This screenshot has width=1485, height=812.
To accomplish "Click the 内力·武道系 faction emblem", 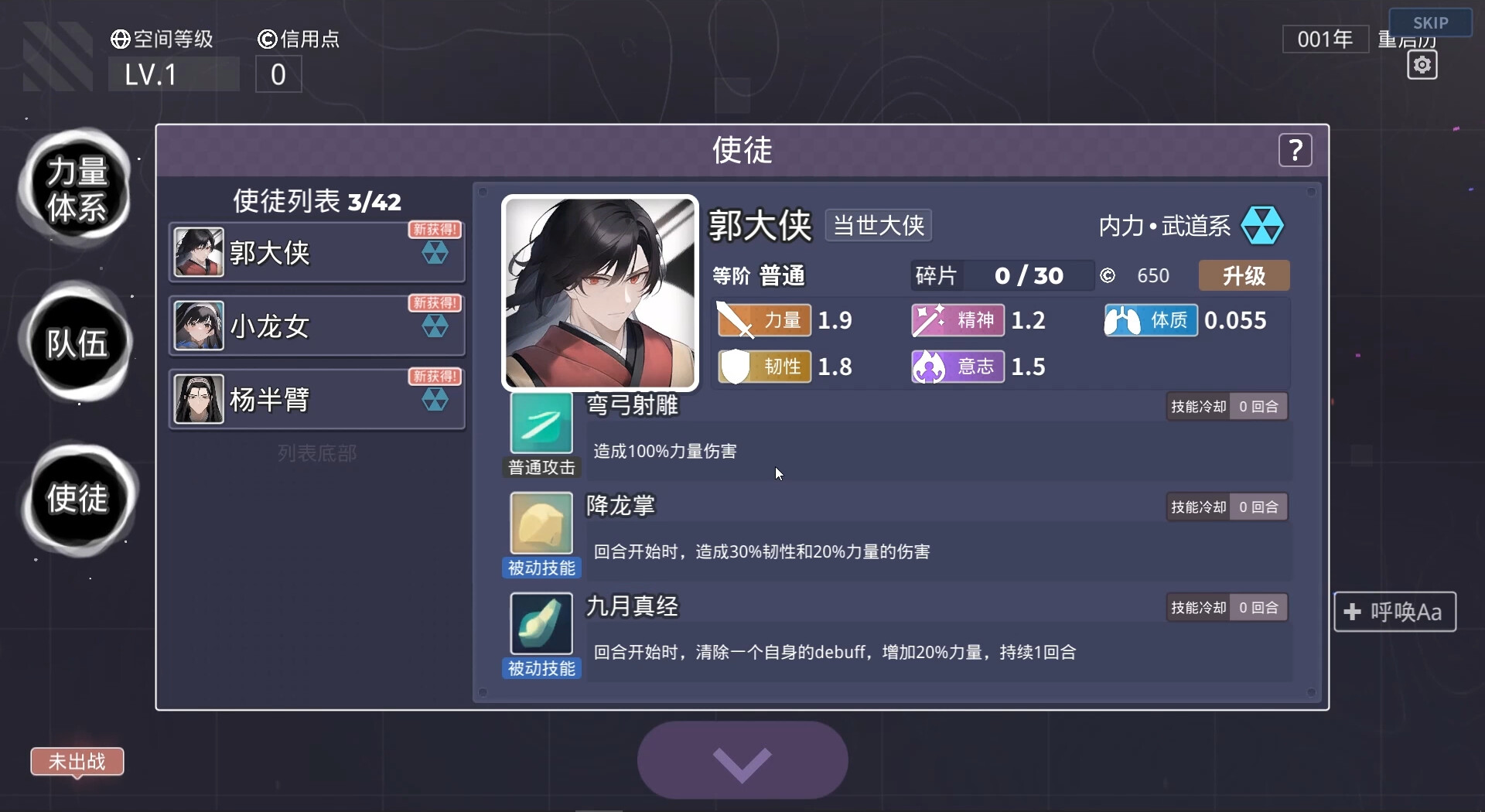I will [1263, 225].
